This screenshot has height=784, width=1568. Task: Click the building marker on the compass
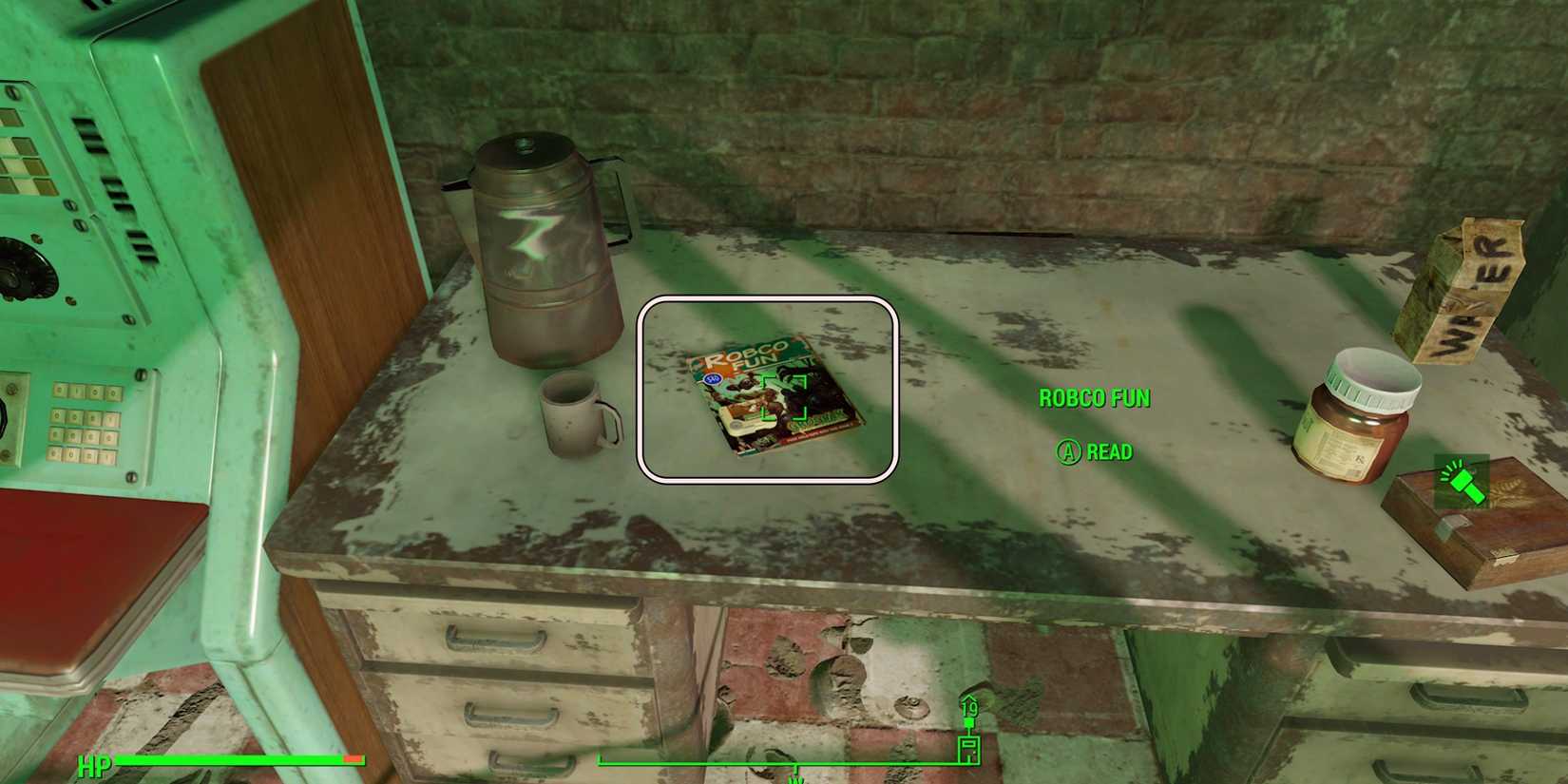point(968,750)
